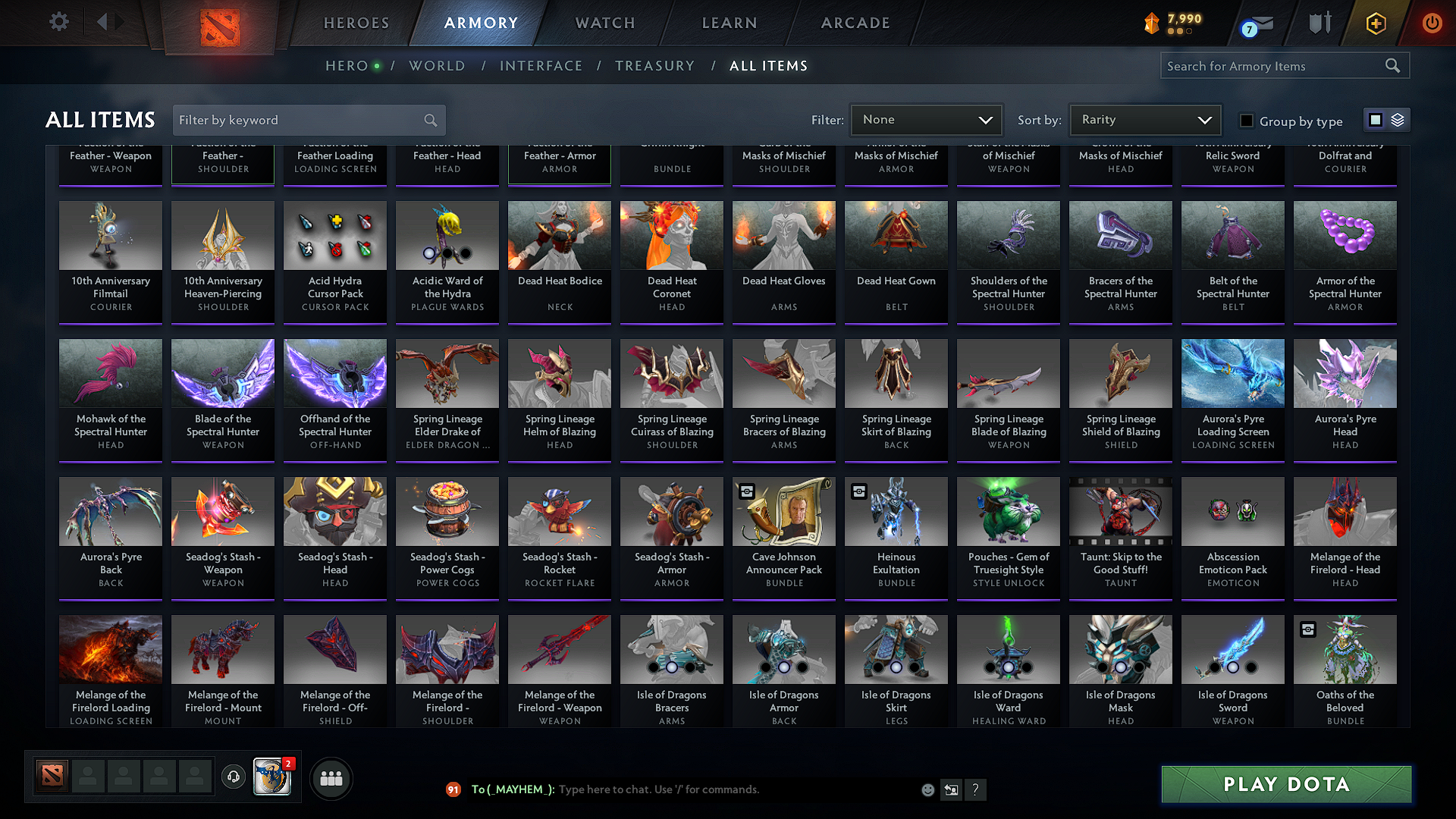This screenshot has height=819, width=1456.
Task: Open the settings gear menu
Action: pyautogui.click(x=58, y=22)
